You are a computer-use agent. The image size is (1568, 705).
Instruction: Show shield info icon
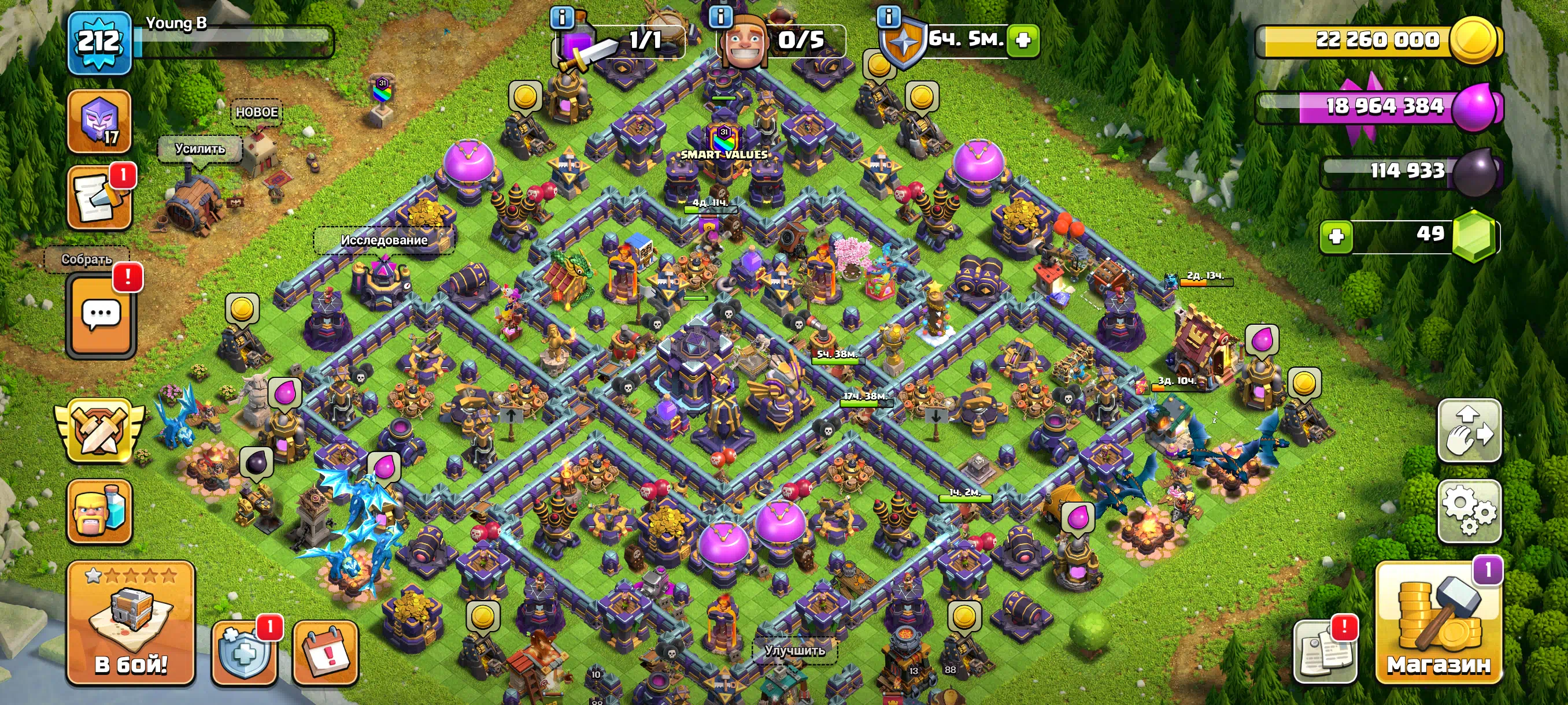pyautogui.click(x=888, y=16)
